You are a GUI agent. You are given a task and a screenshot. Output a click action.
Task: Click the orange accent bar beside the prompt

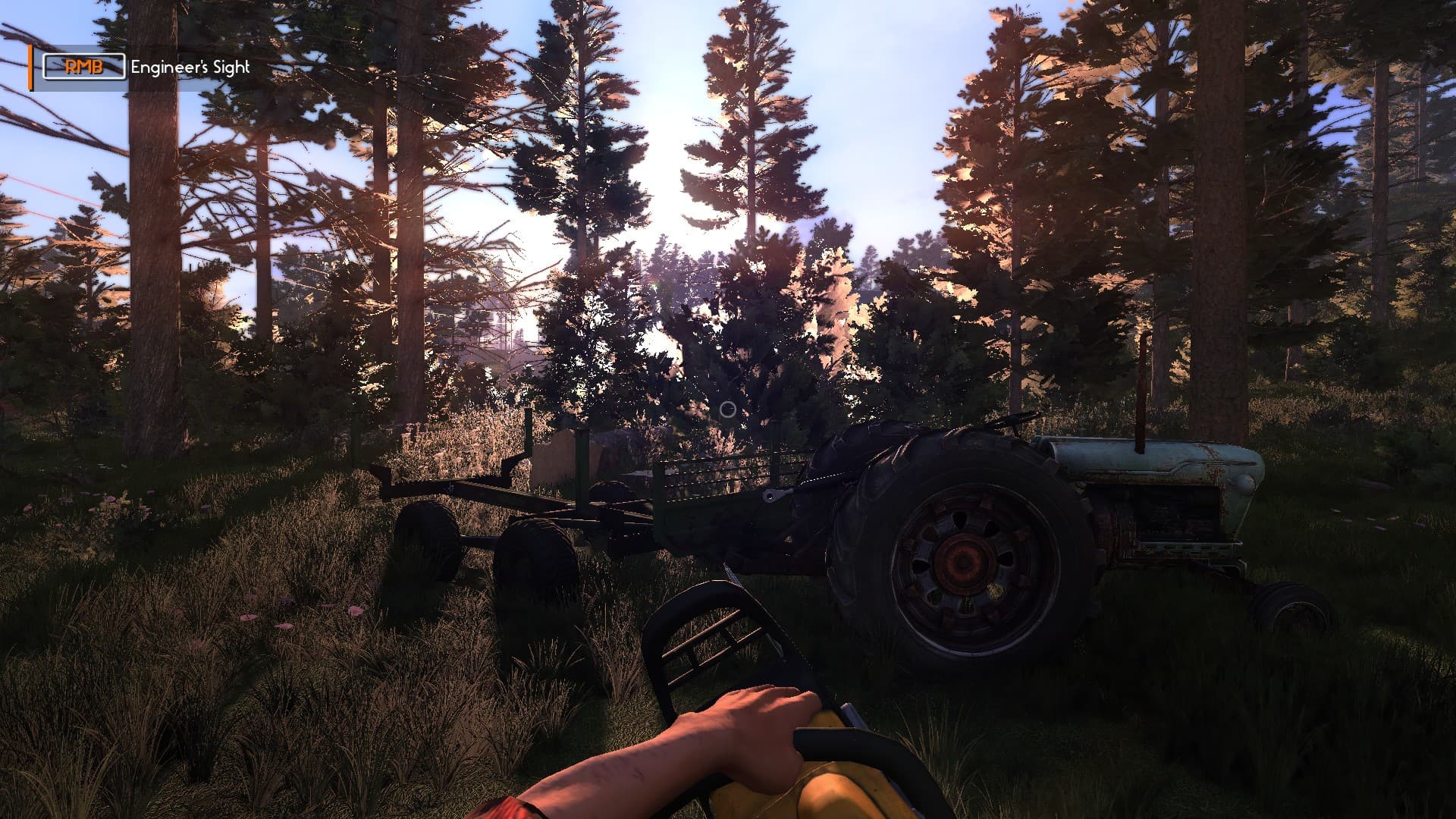pyautogui.click(x=30, y=67)
